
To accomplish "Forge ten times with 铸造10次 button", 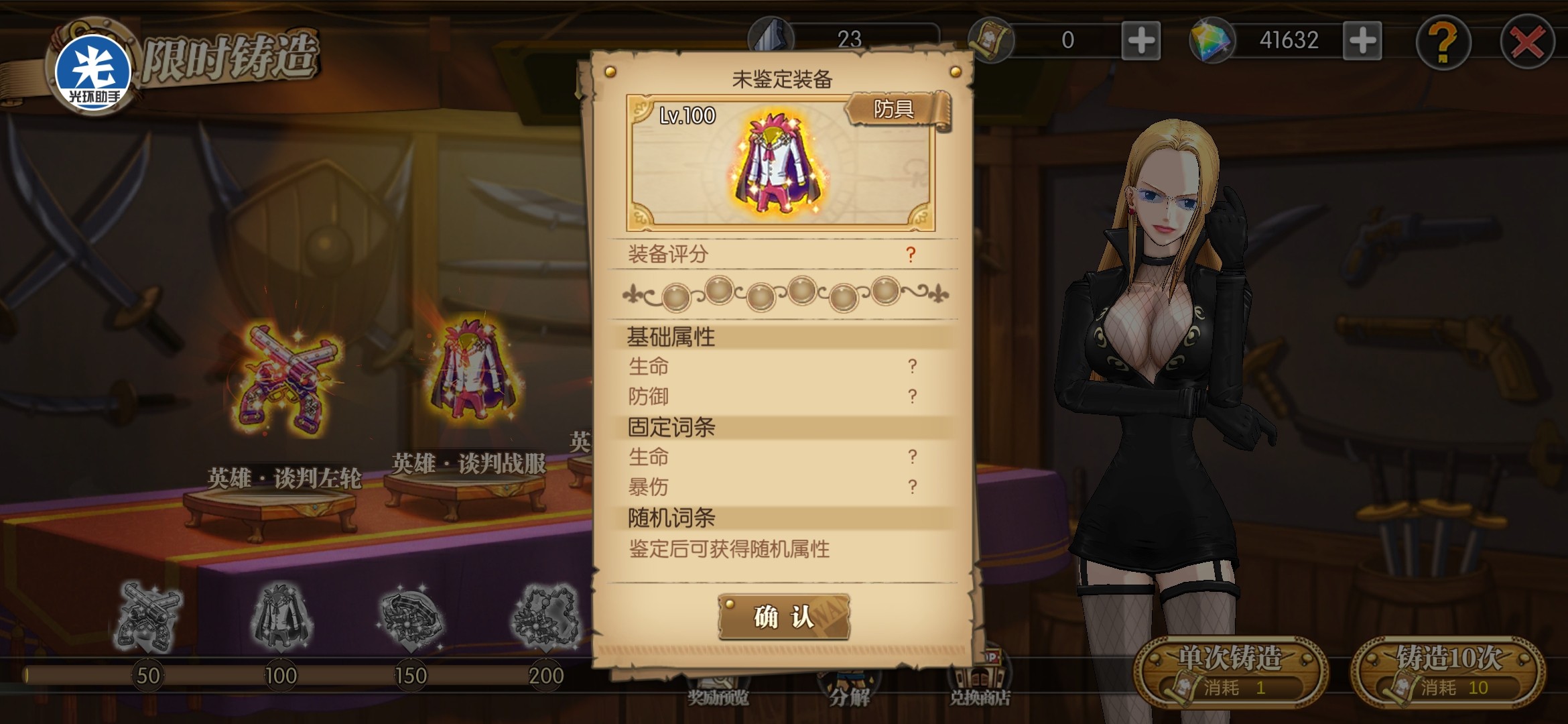I will [1448, 672].
